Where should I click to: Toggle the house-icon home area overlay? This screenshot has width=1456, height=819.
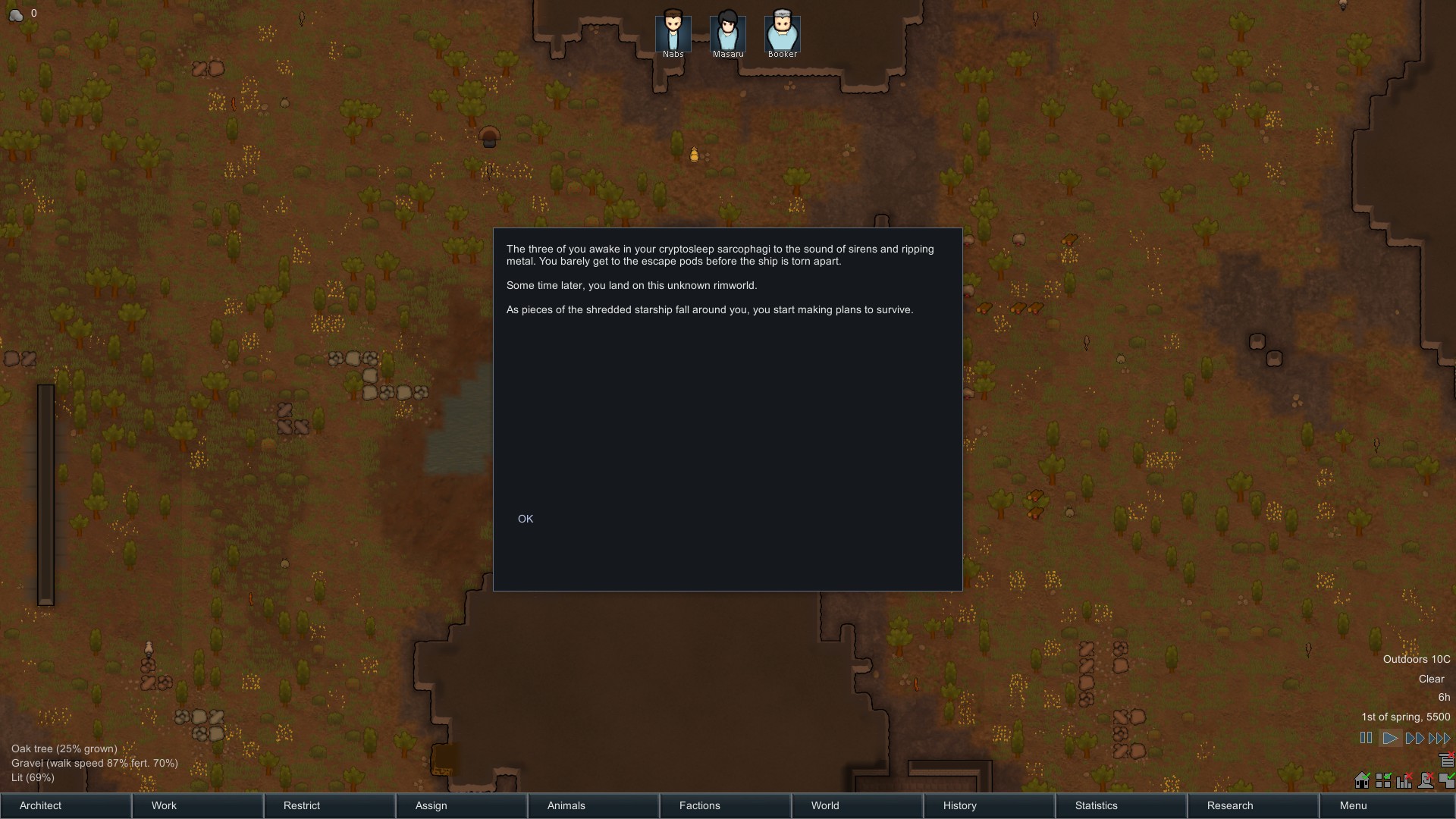(x=1362, y=780)
